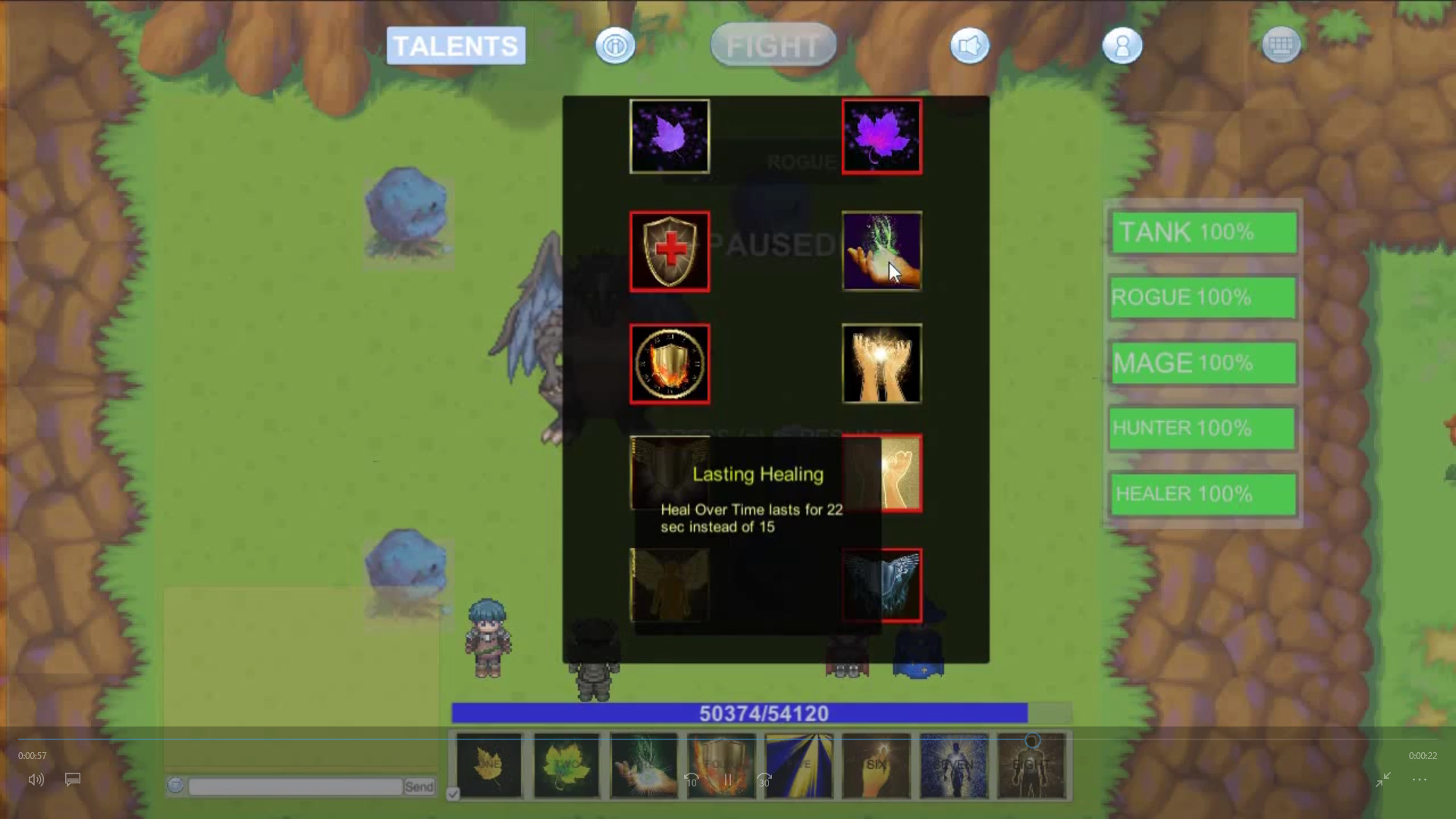Select the radiant cupped hands talent
Viewport: 1456px width, 819px height.
click(x=881, y=364)
